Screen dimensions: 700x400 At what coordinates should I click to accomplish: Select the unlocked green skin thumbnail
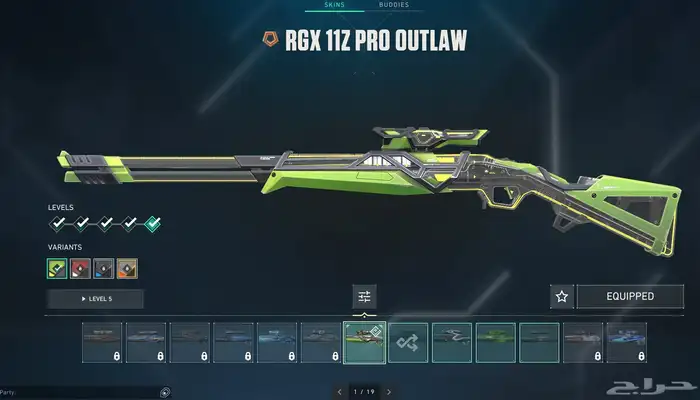(496, 342)
